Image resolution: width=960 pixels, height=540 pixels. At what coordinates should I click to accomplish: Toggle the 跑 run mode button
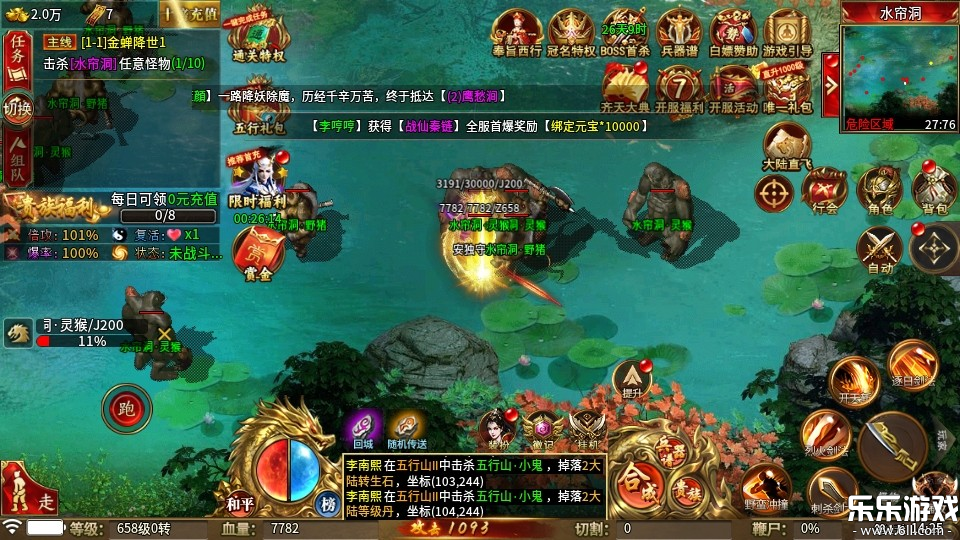pos(126,407)
